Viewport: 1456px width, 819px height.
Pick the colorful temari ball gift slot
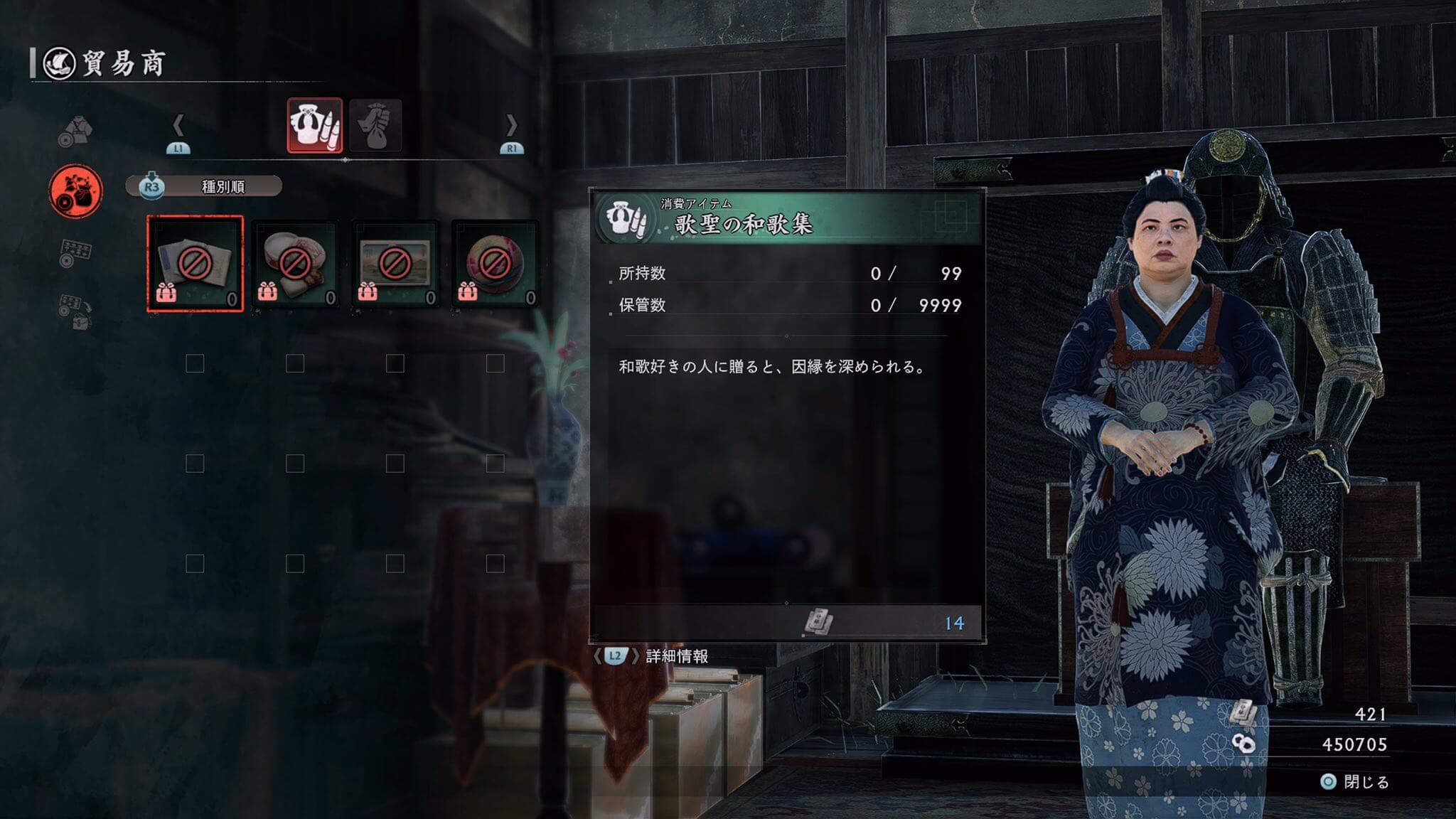pyautogui.click(x=495, y=264)
